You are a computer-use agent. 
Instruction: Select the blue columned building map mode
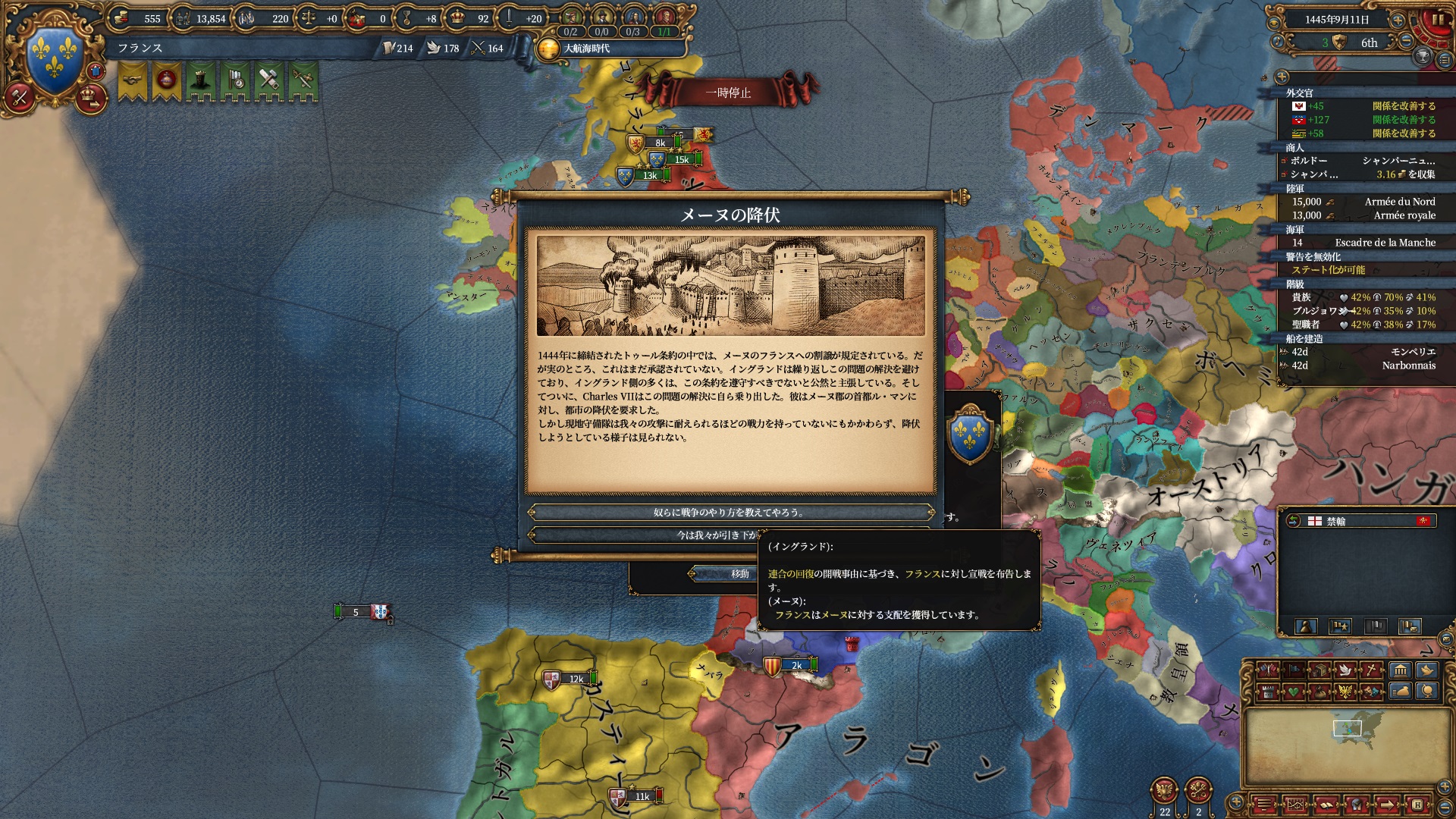click(x=1400, y=670)
